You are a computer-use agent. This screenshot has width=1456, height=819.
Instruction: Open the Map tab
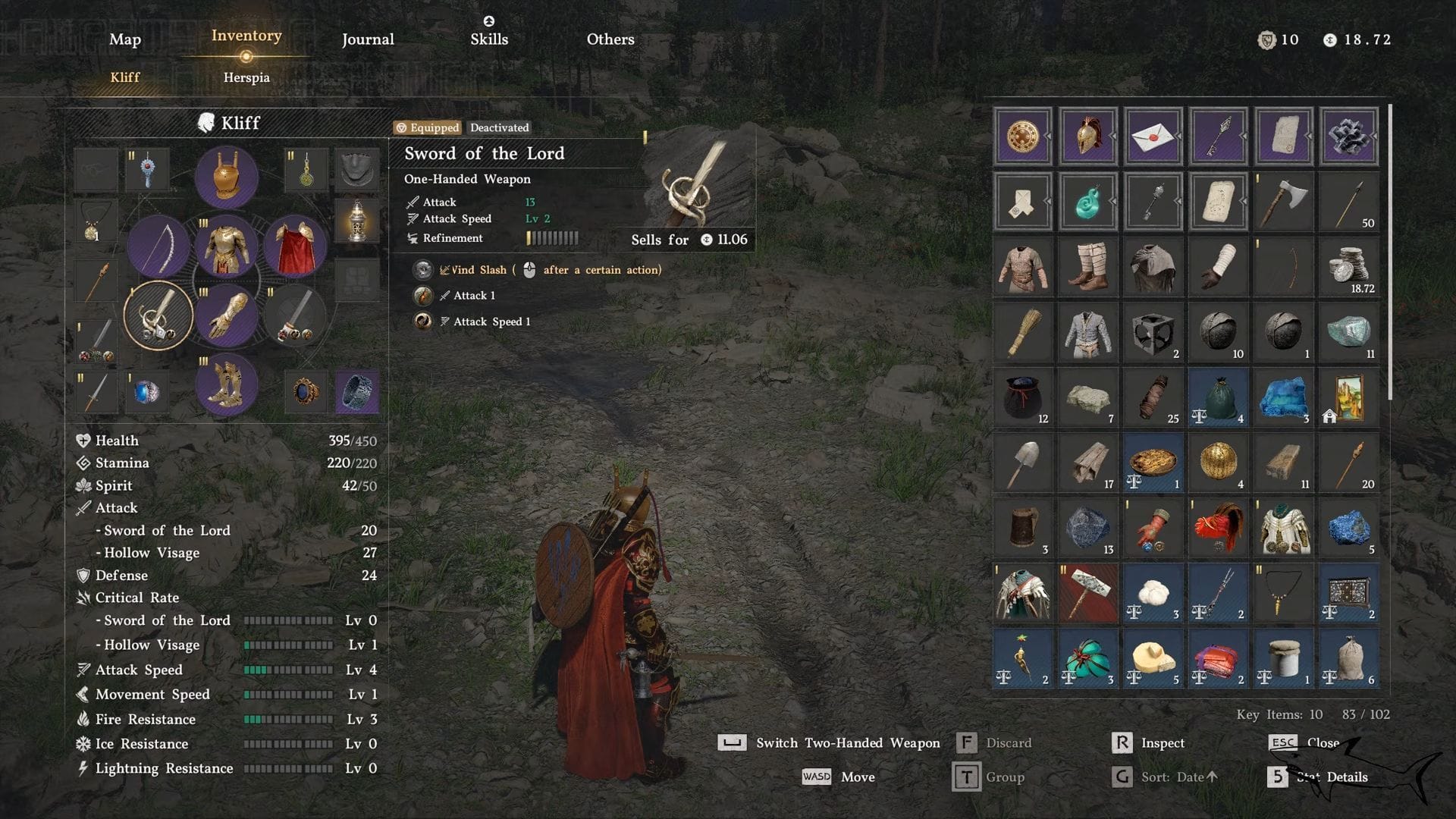point(125,39)
